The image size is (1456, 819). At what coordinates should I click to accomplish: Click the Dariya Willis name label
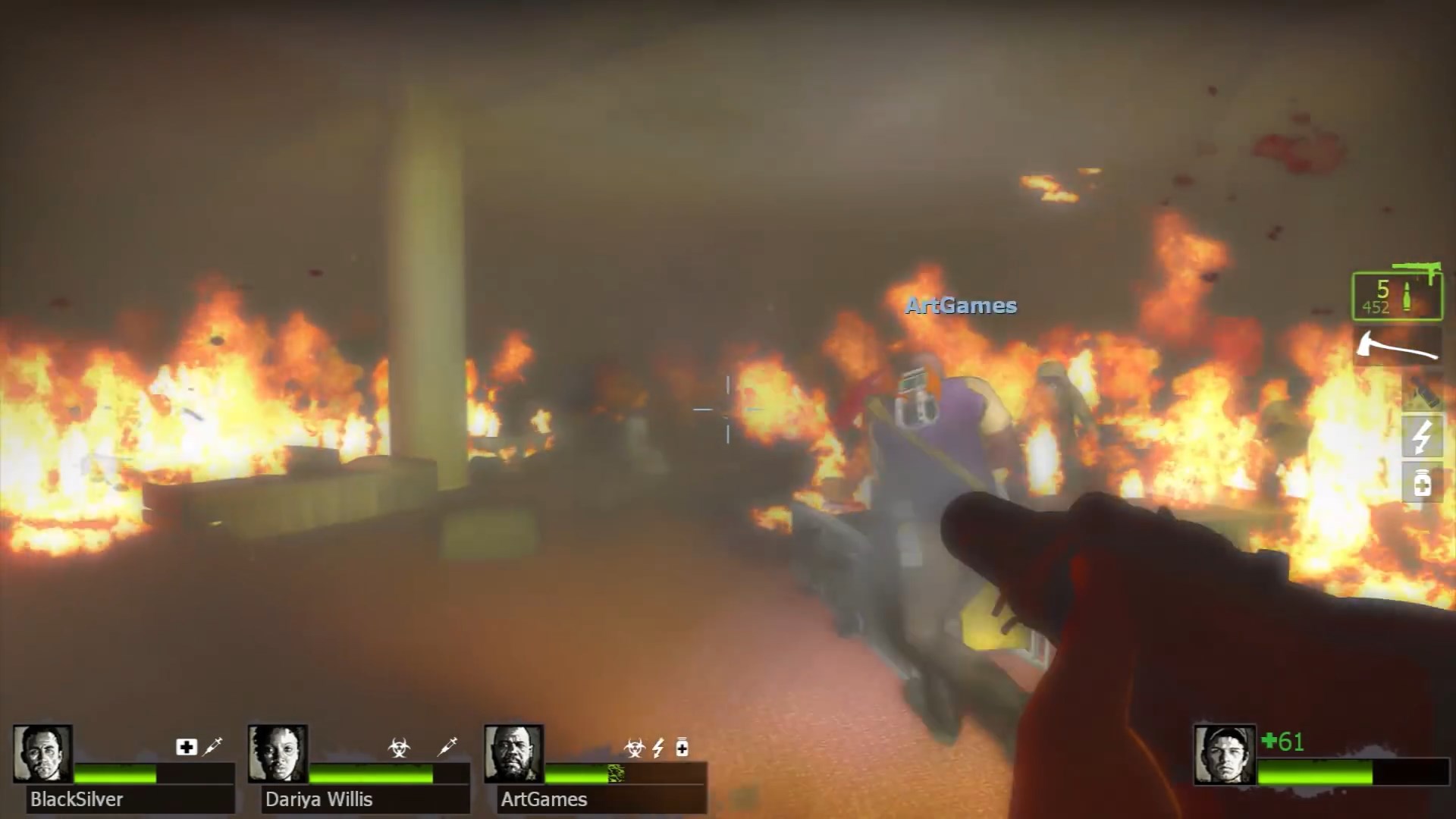318,799
